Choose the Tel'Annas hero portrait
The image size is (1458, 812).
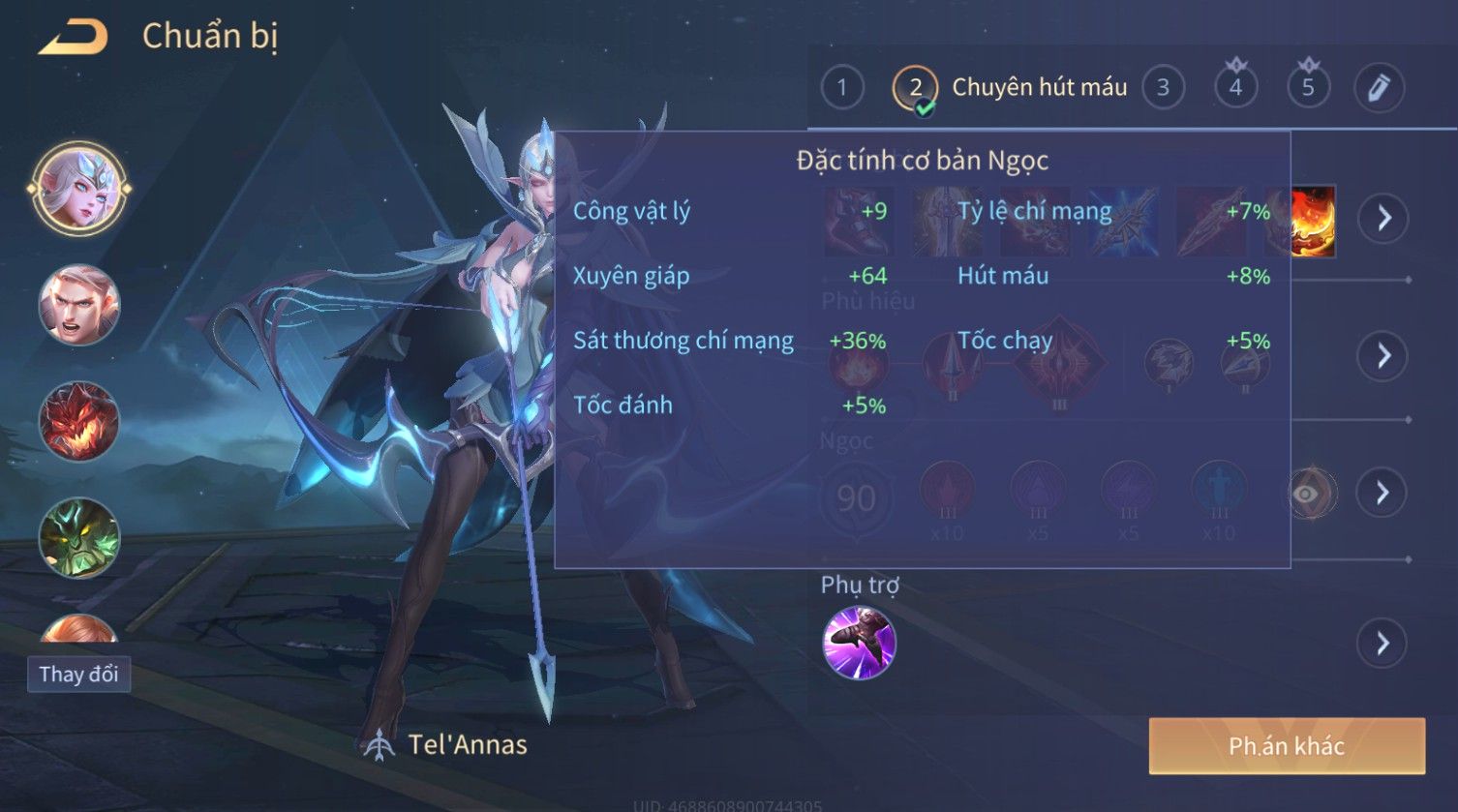(x=79, y=189)
